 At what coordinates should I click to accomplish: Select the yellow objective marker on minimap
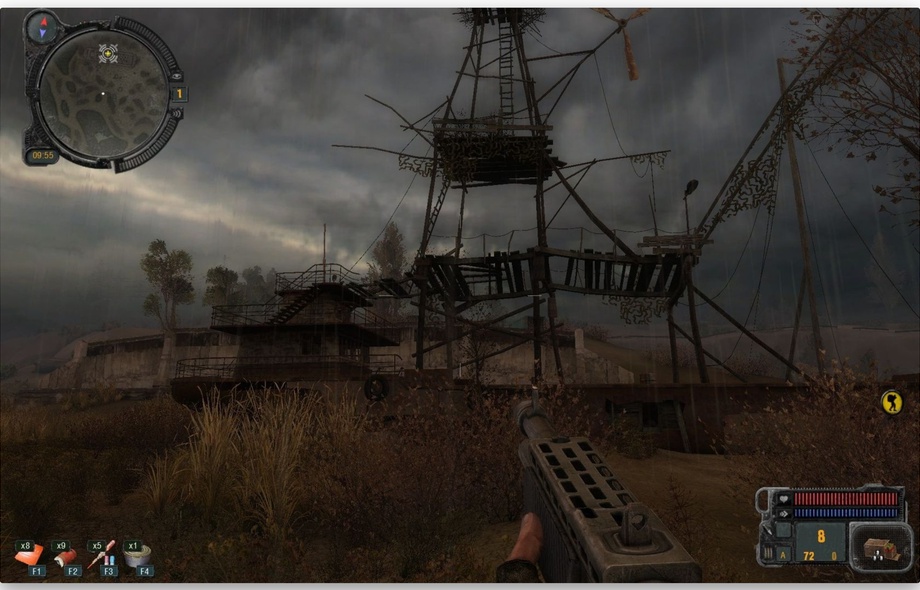107,53
